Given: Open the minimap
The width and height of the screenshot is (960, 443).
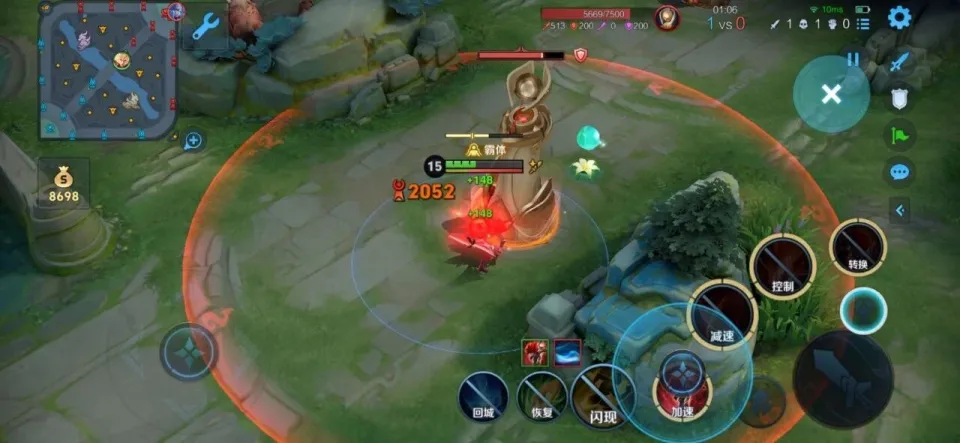Looking at the screenshot, I should 108,70.
